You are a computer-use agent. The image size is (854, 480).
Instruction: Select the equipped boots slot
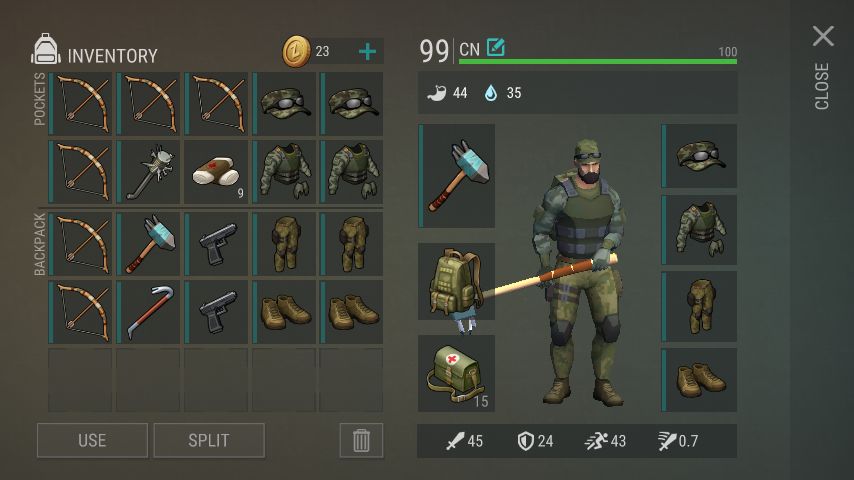[700, 380]
